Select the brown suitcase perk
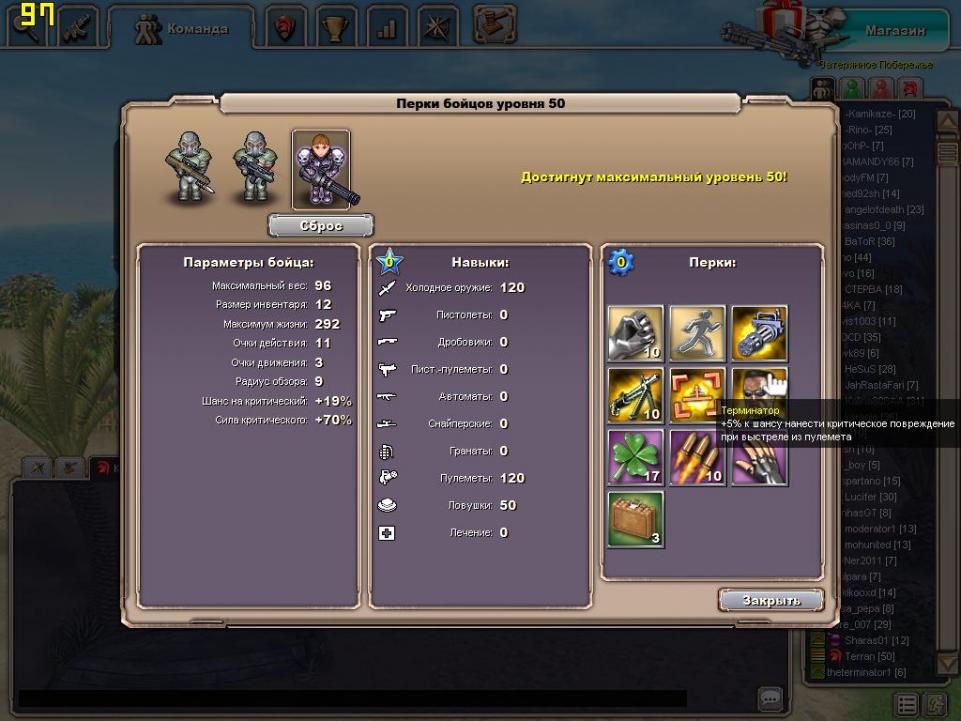 pos(636,519)
